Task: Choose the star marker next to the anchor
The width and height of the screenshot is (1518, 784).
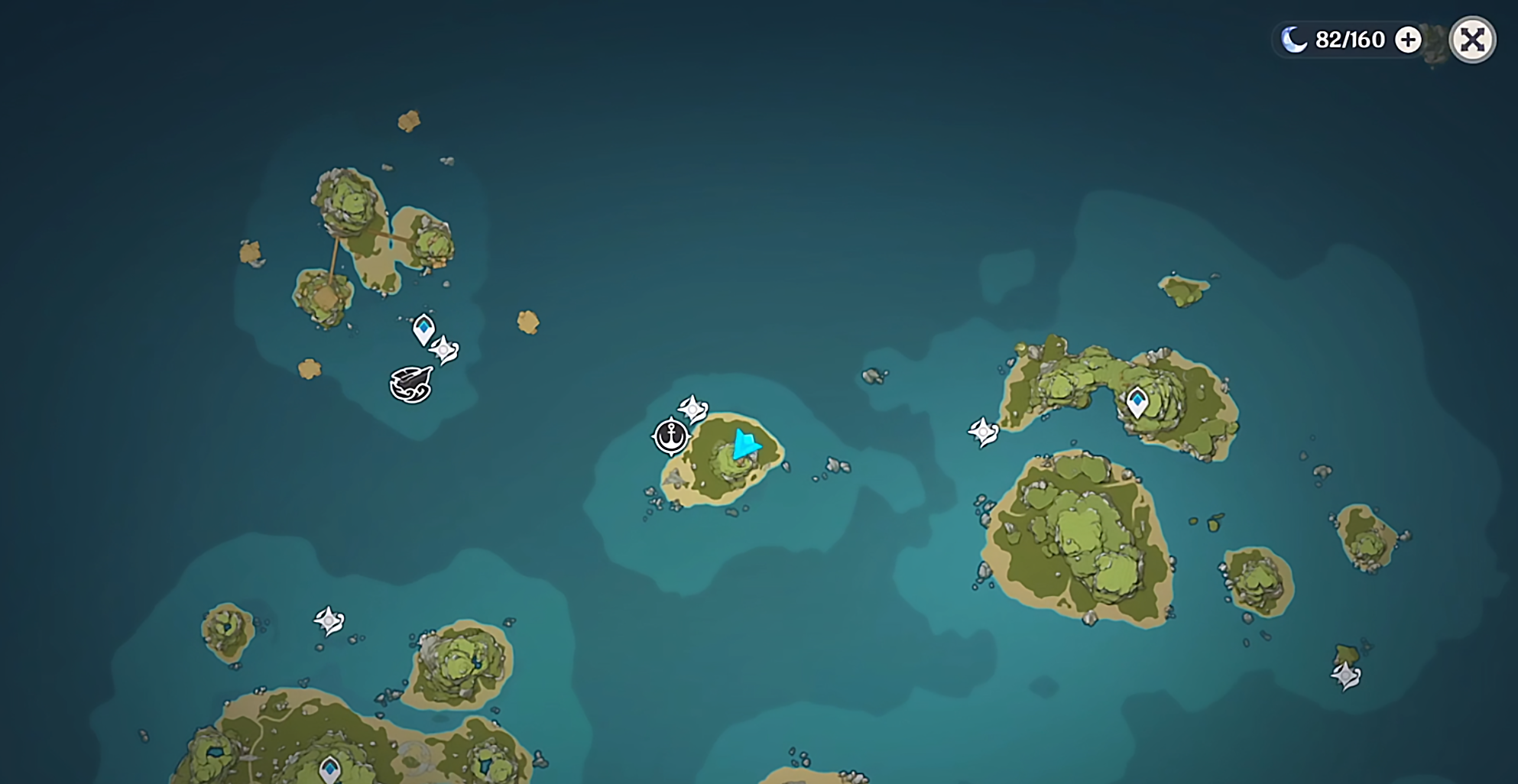Action: pos(693,409)
